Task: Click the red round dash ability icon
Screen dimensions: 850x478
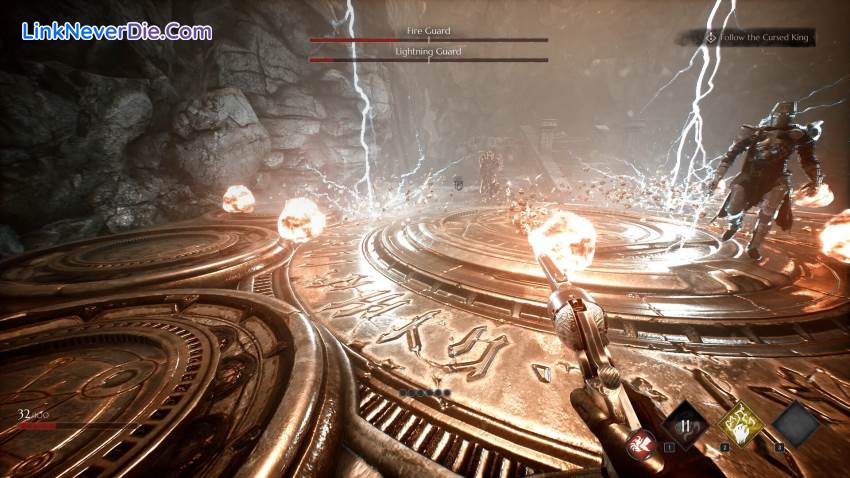Action: pyautogui.click(x=641, y=443)
